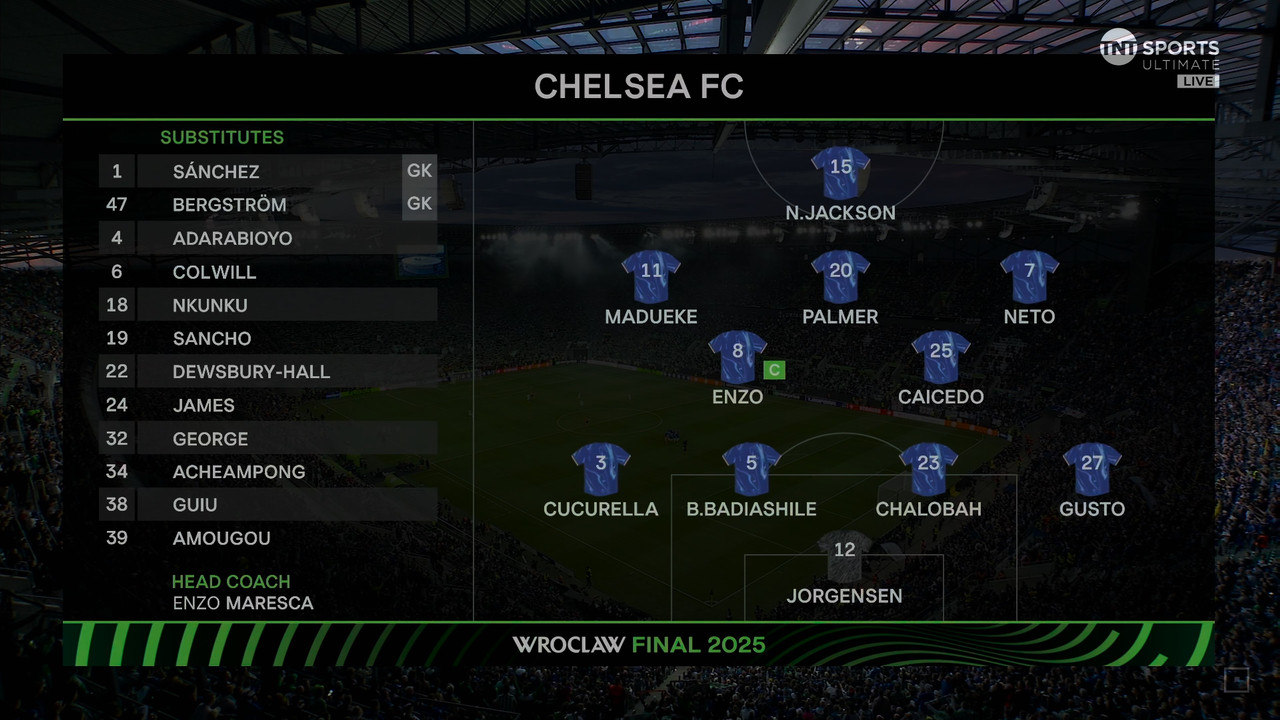1280x720 pixels.
Task: Choose the Acheampong substitute row
Action: click(x=239, y=472)
